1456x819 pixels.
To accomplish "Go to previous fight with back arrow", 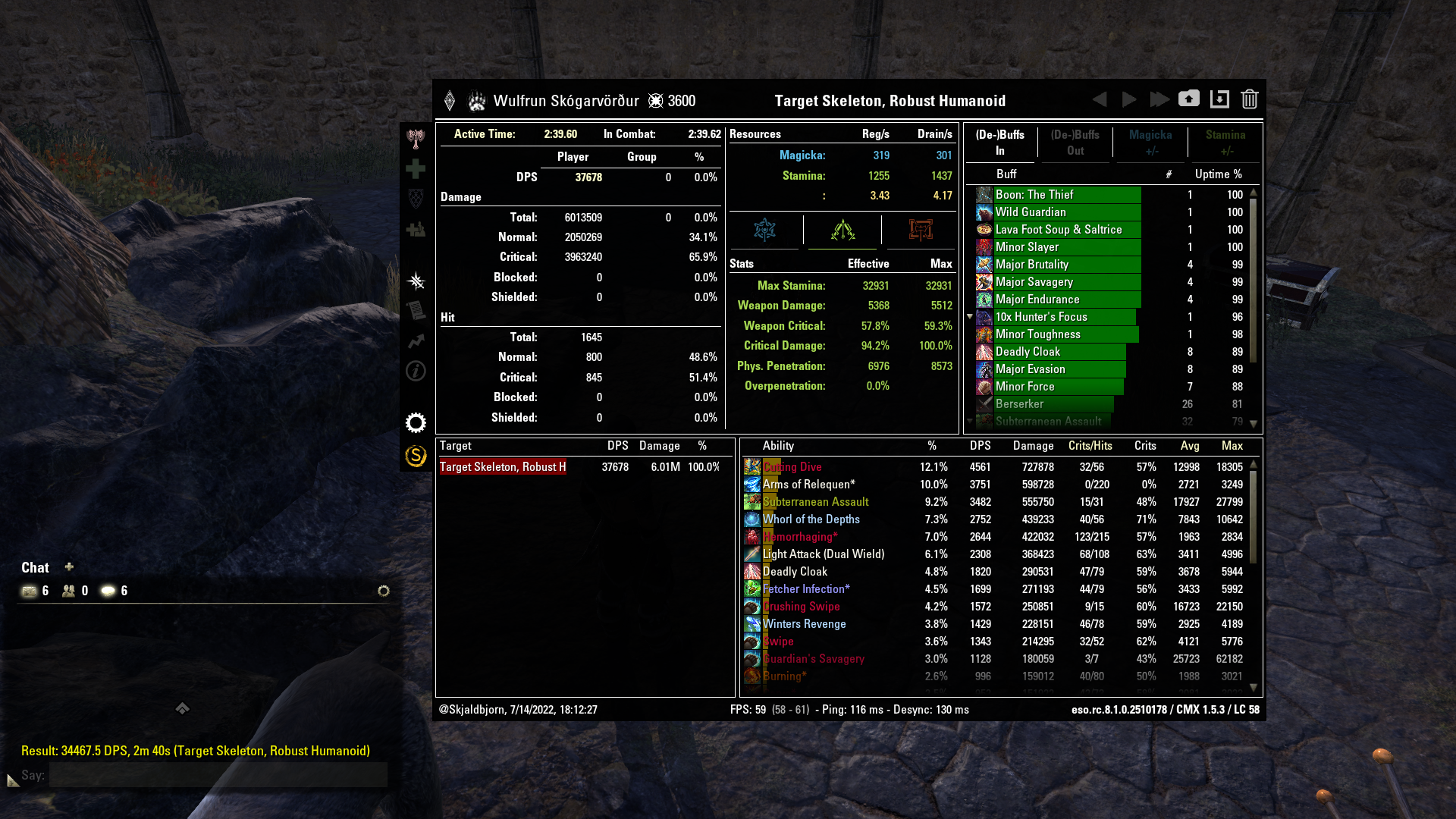I will 1100,99.
